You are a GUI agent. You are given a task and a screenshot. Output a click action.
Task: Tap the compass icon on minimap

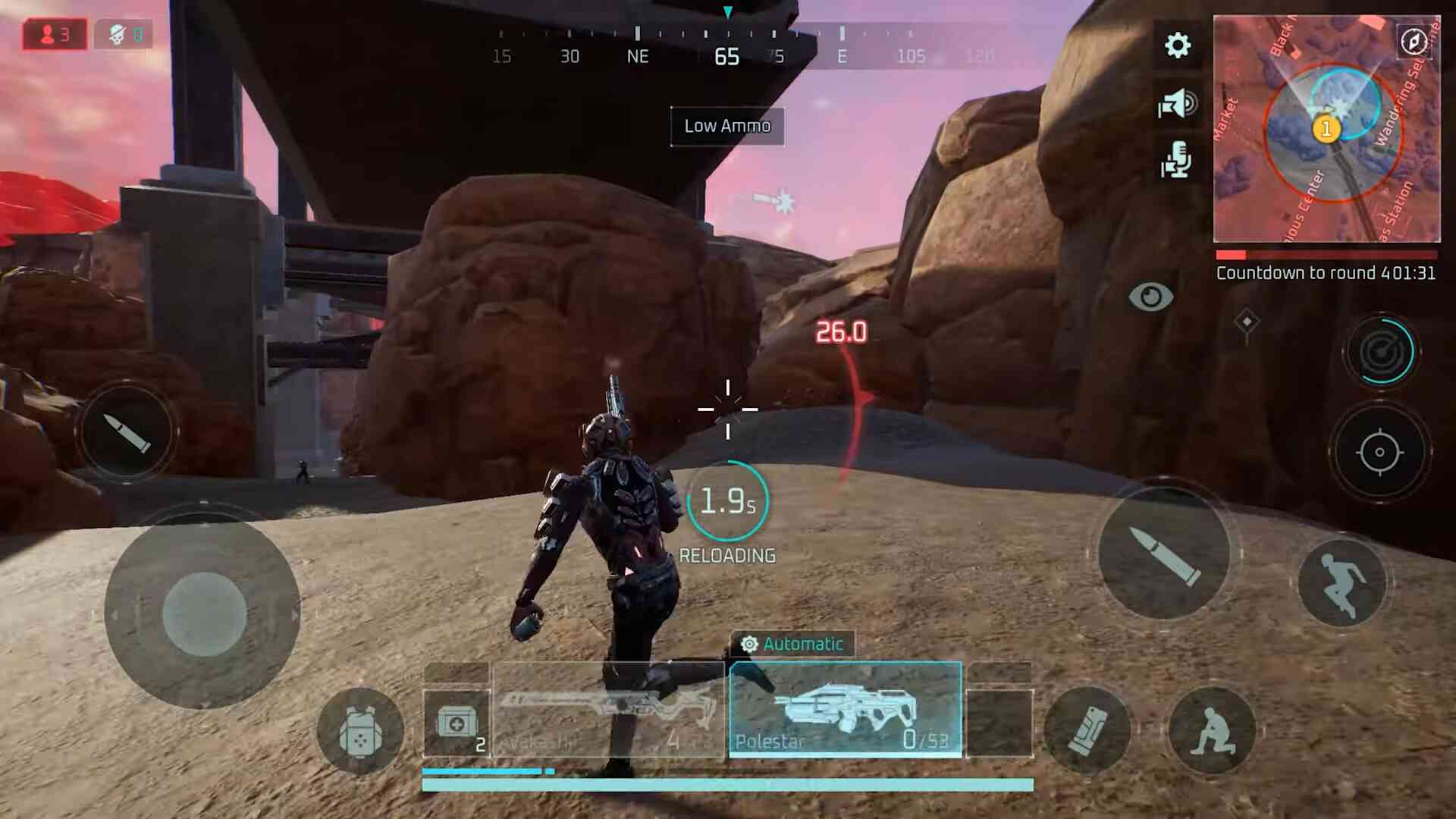[1414, 41]
